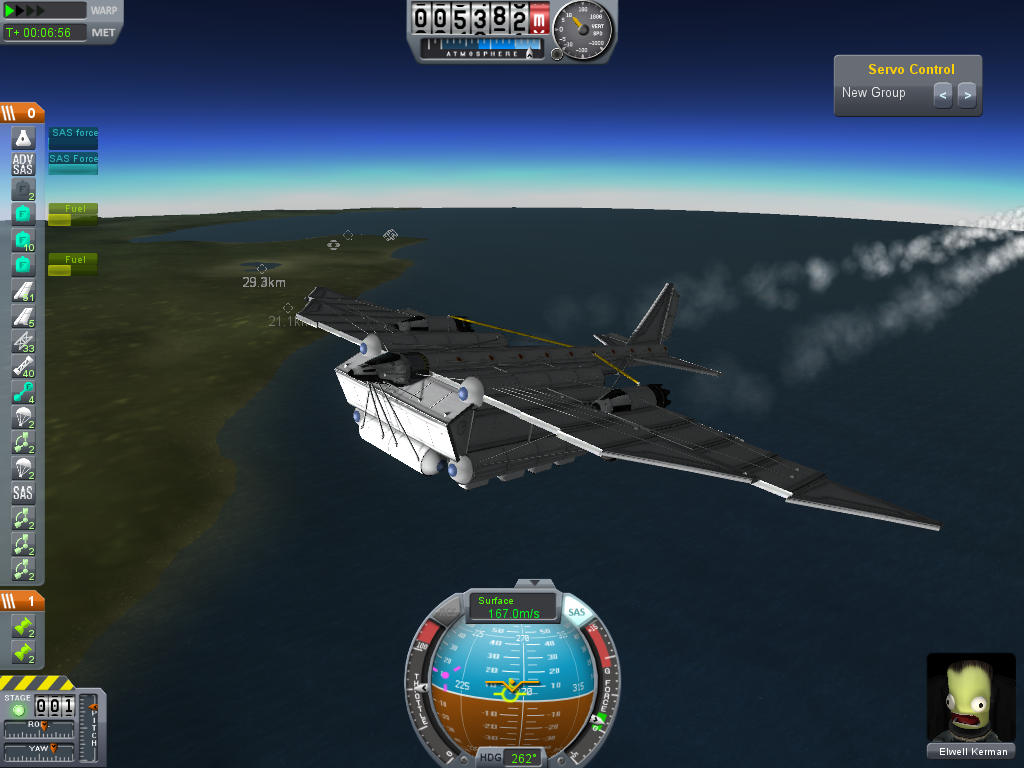Select the ADV SAS staging icon
Viewport: 1024px width, 768px height.
point(23,164)
